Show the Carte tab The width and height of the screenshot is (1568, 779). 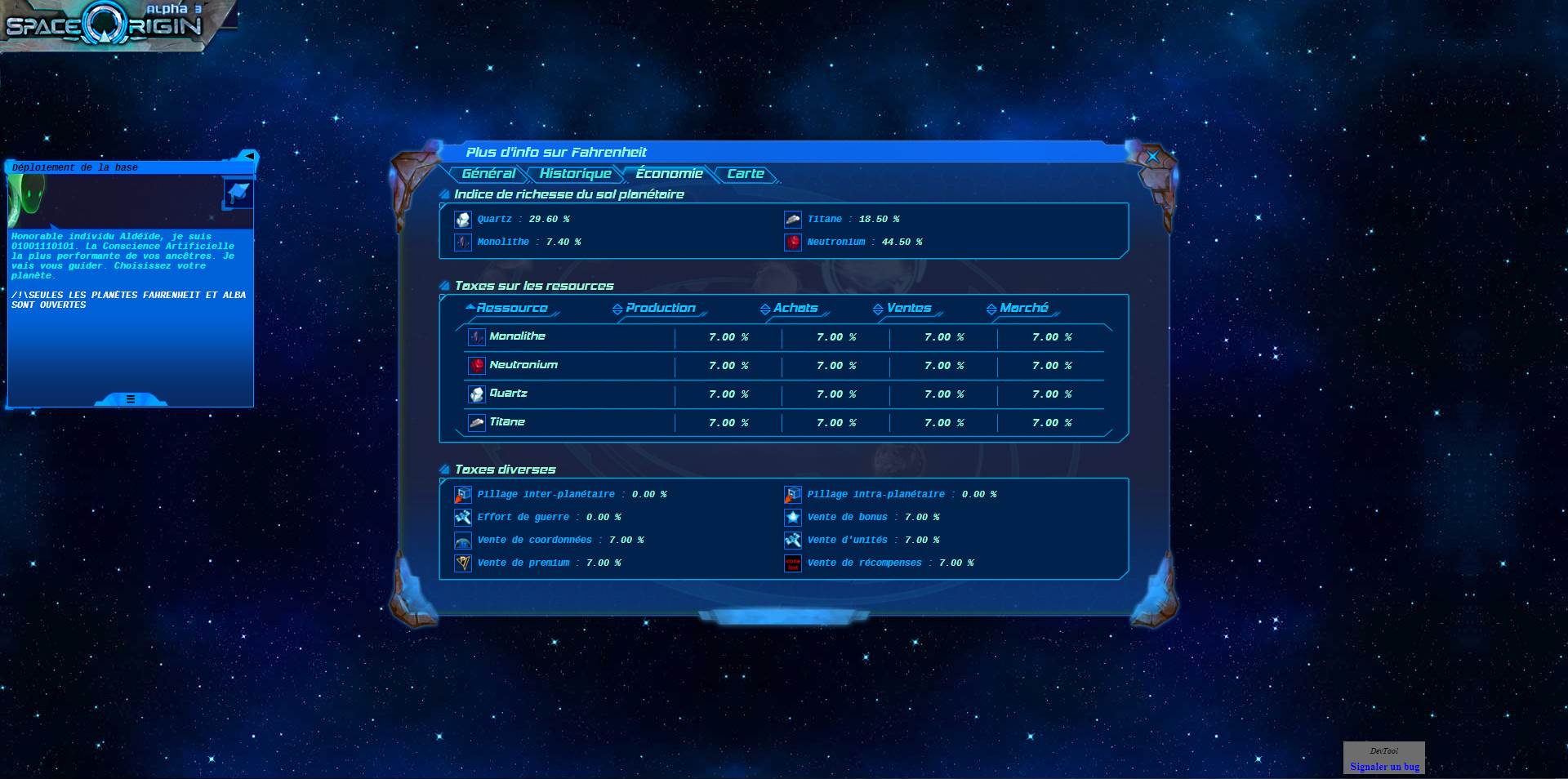745,174
